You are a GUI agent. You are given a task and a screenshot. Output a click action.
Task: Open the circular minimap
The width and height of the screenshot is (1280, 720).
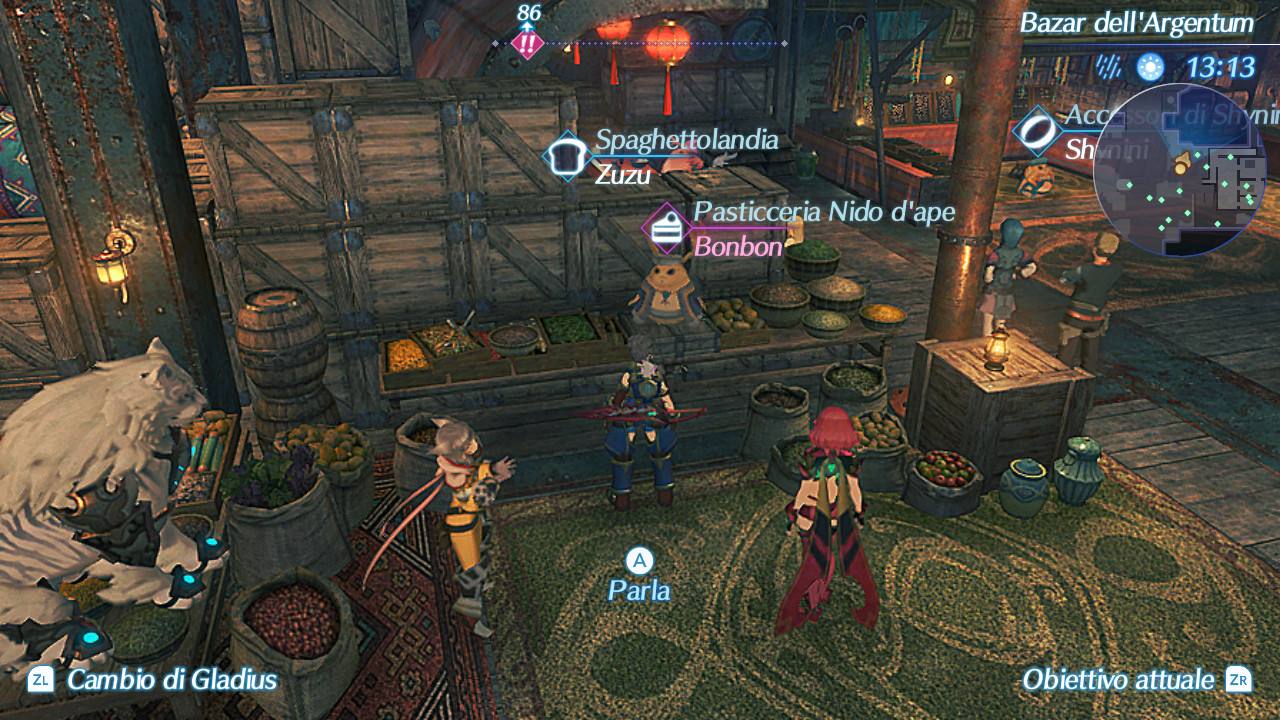click(1180, 170)
